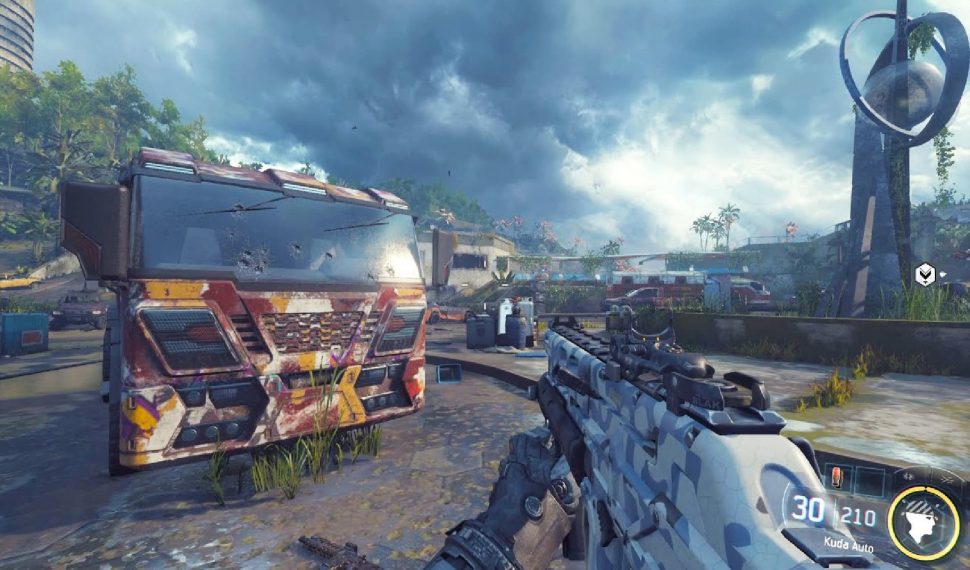Activate the yellow-ringed specialist ability icon
Image resolution: width=970 pixels, height=570 pixels.
tap(923, 522)
